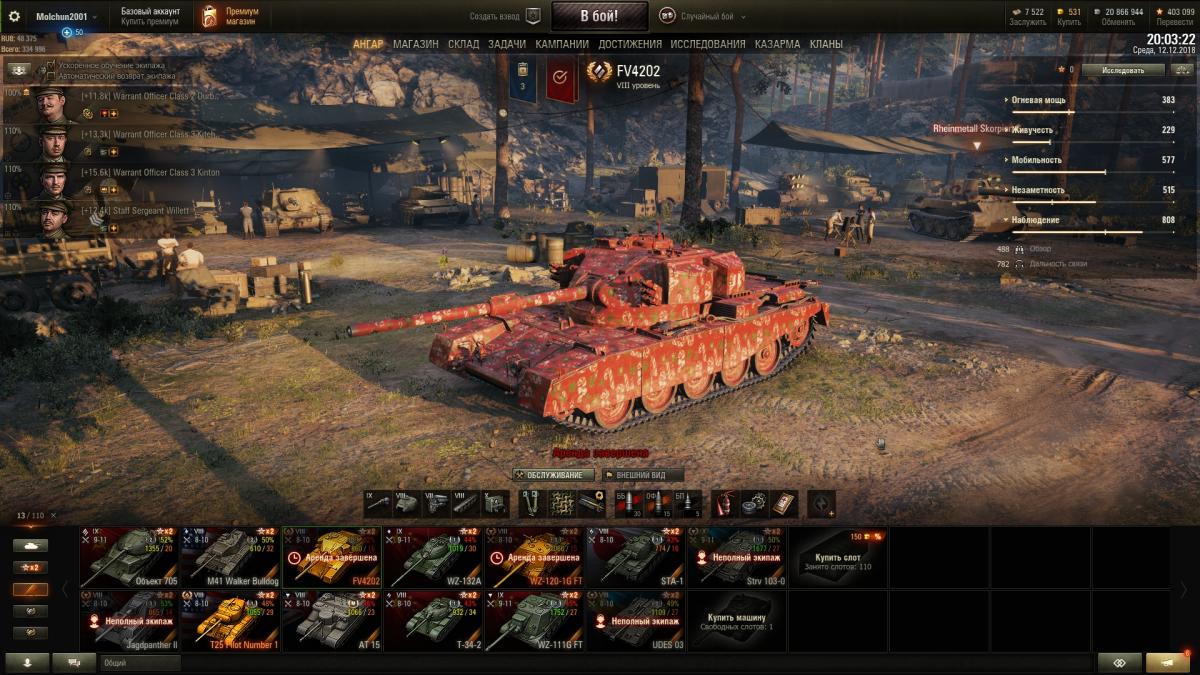The width and height of the screenshot is (1200, 675).
Task: Open the Задачи section
Action: click(x=507, y=44)
